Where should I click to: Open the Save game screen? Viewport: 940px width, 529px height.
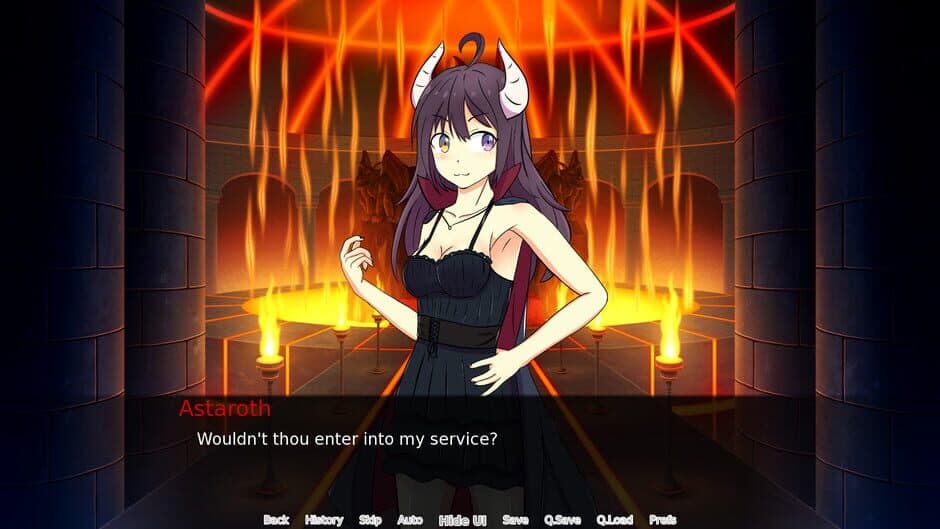(515, 520)
